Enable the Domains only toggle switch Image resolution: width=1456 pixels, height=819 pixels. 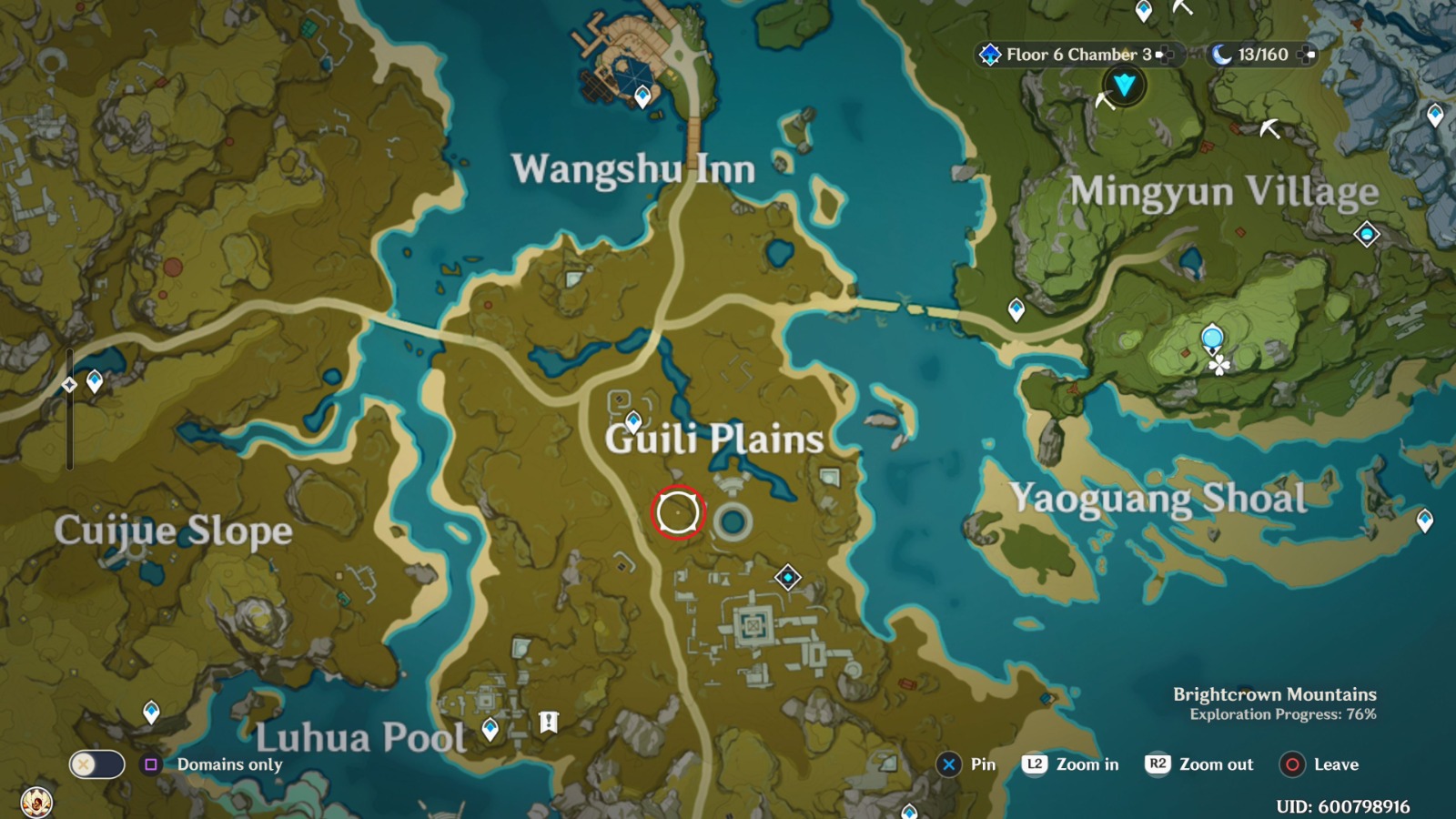tap(100, 766)
